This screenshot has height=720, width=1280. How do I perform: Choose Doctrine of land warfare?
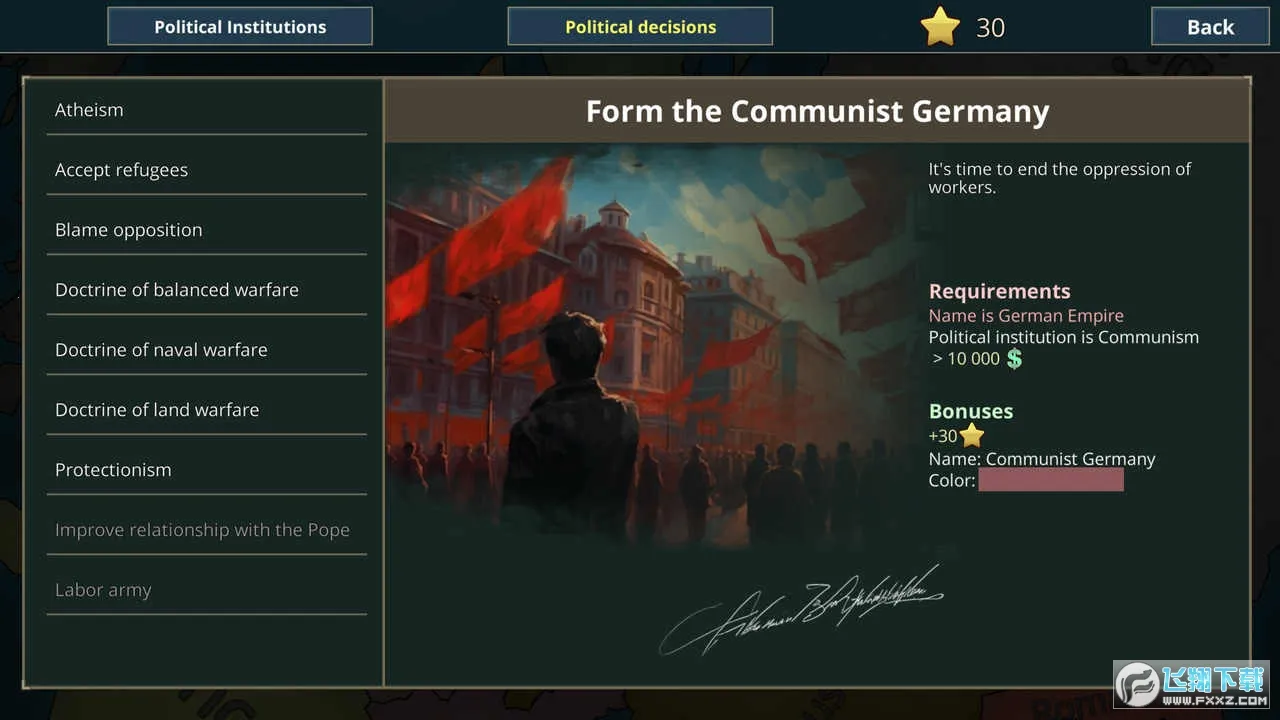pos(206,410)
